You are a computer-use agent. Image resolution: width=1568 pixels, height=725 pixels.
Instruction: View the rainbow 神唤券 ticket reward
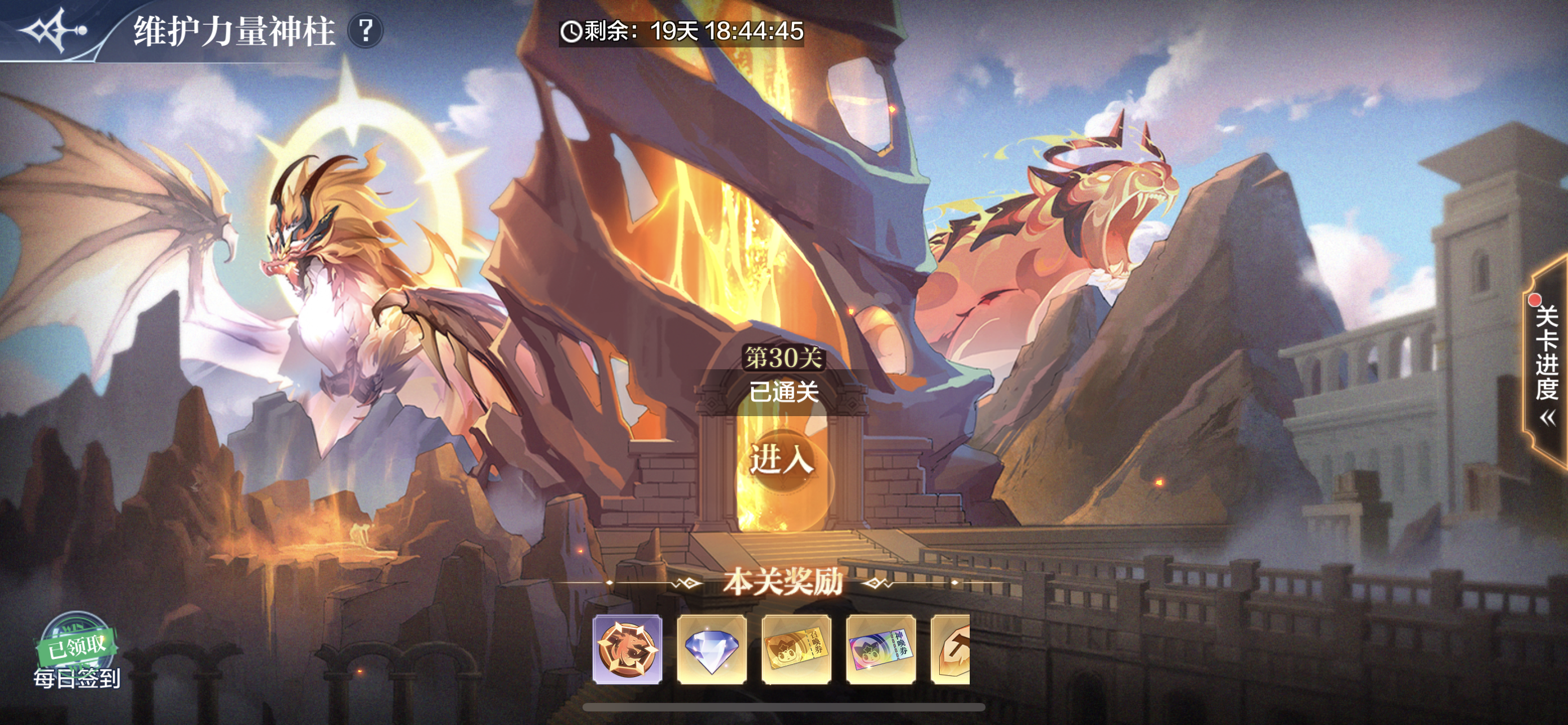881,649
